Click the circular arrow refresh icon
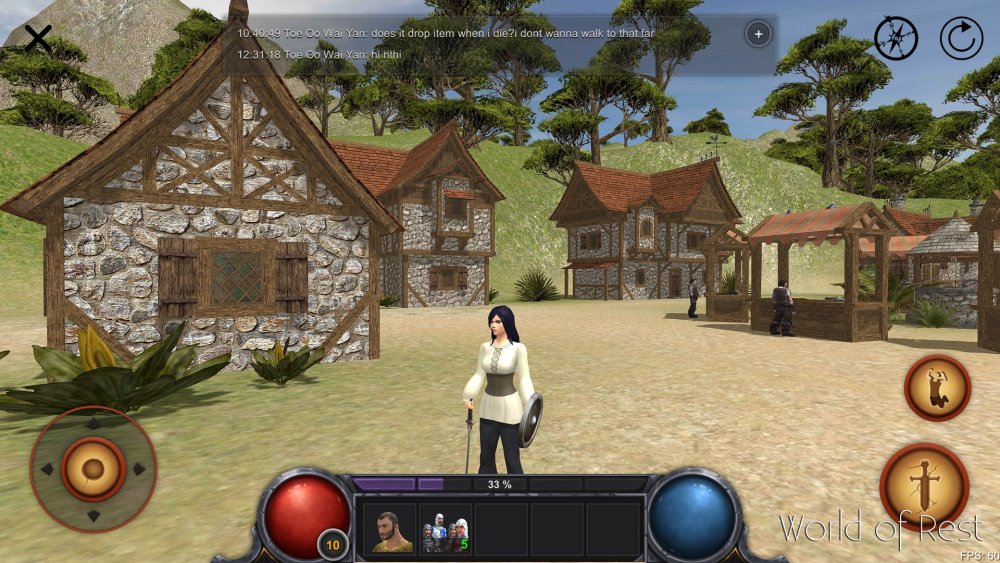The height and width of the screenshot is (563, 1000). point(961,39)
